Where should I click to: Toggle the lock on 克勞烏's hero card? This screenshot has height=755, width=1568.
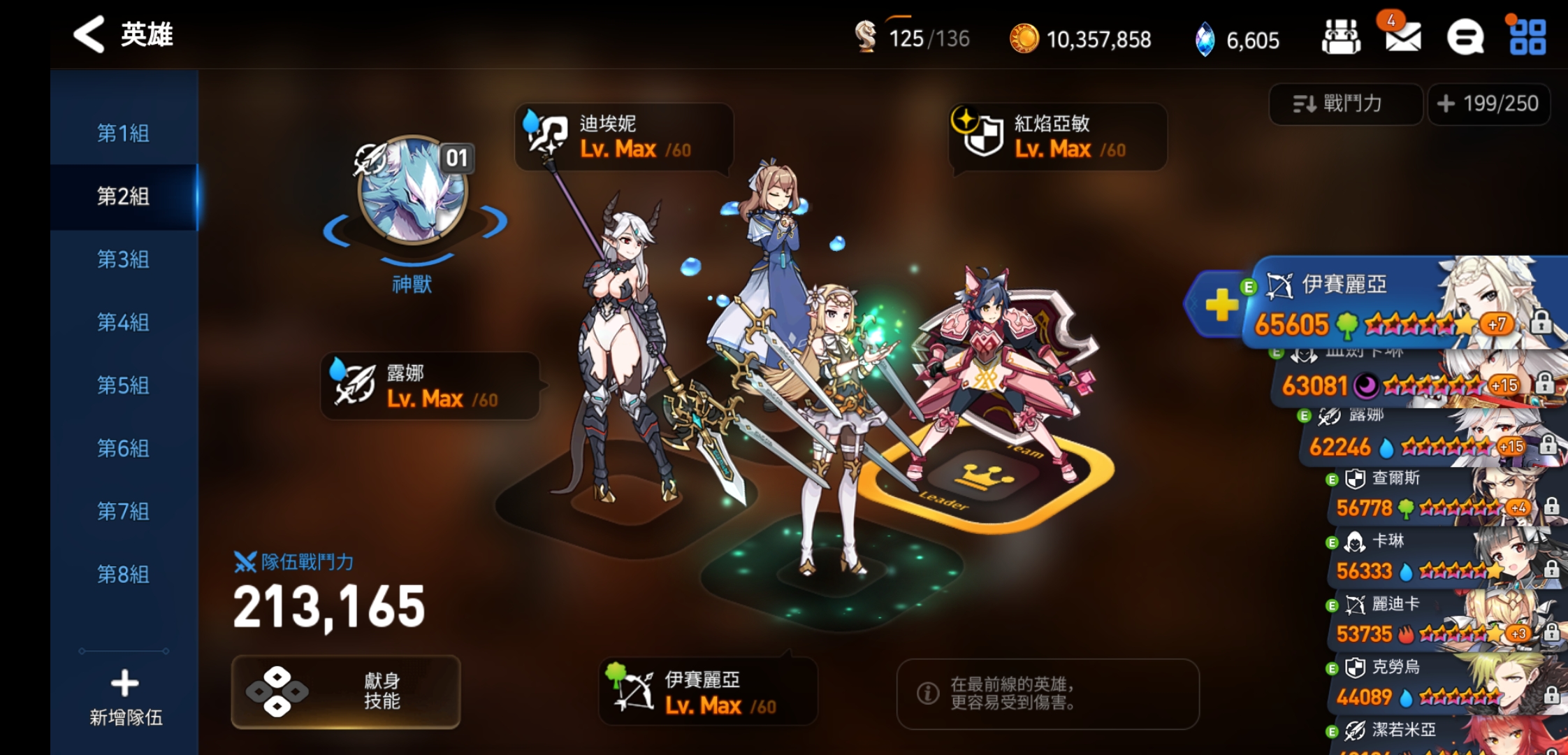(x=1552, y=696)
